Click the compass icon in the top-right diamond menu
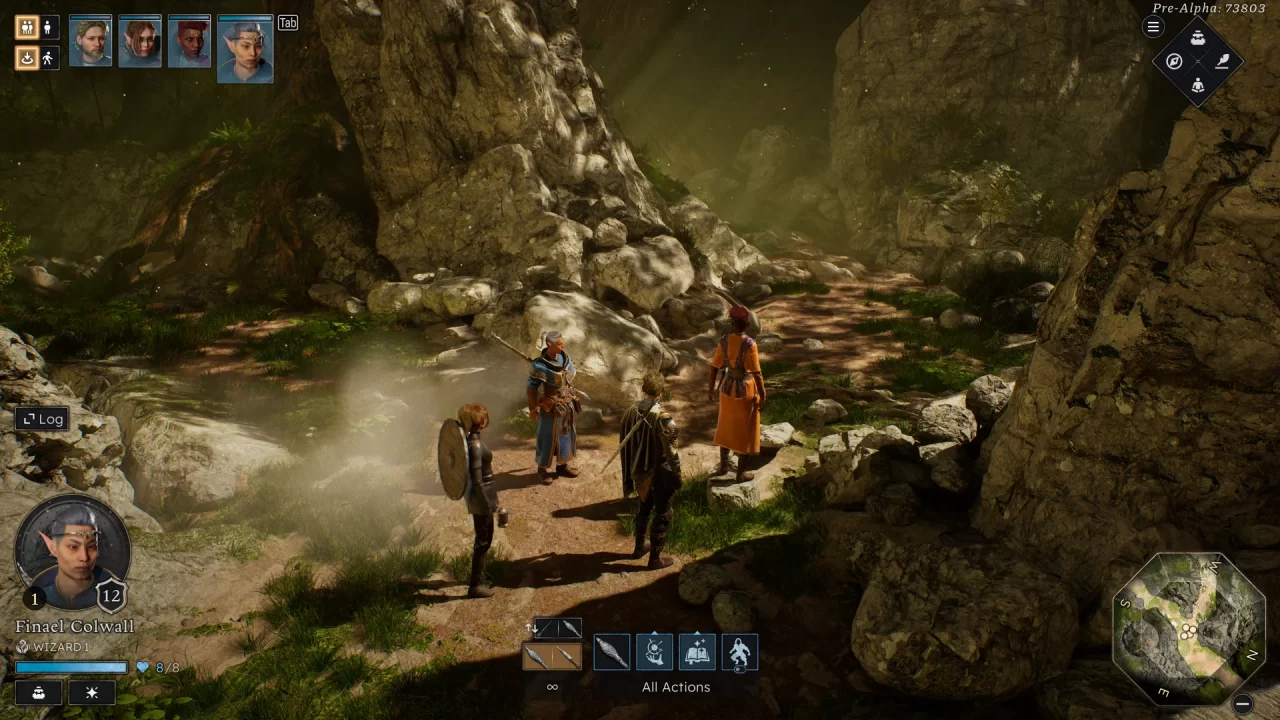Screen dimensions: 1280x720 [x=1173, y=62]
